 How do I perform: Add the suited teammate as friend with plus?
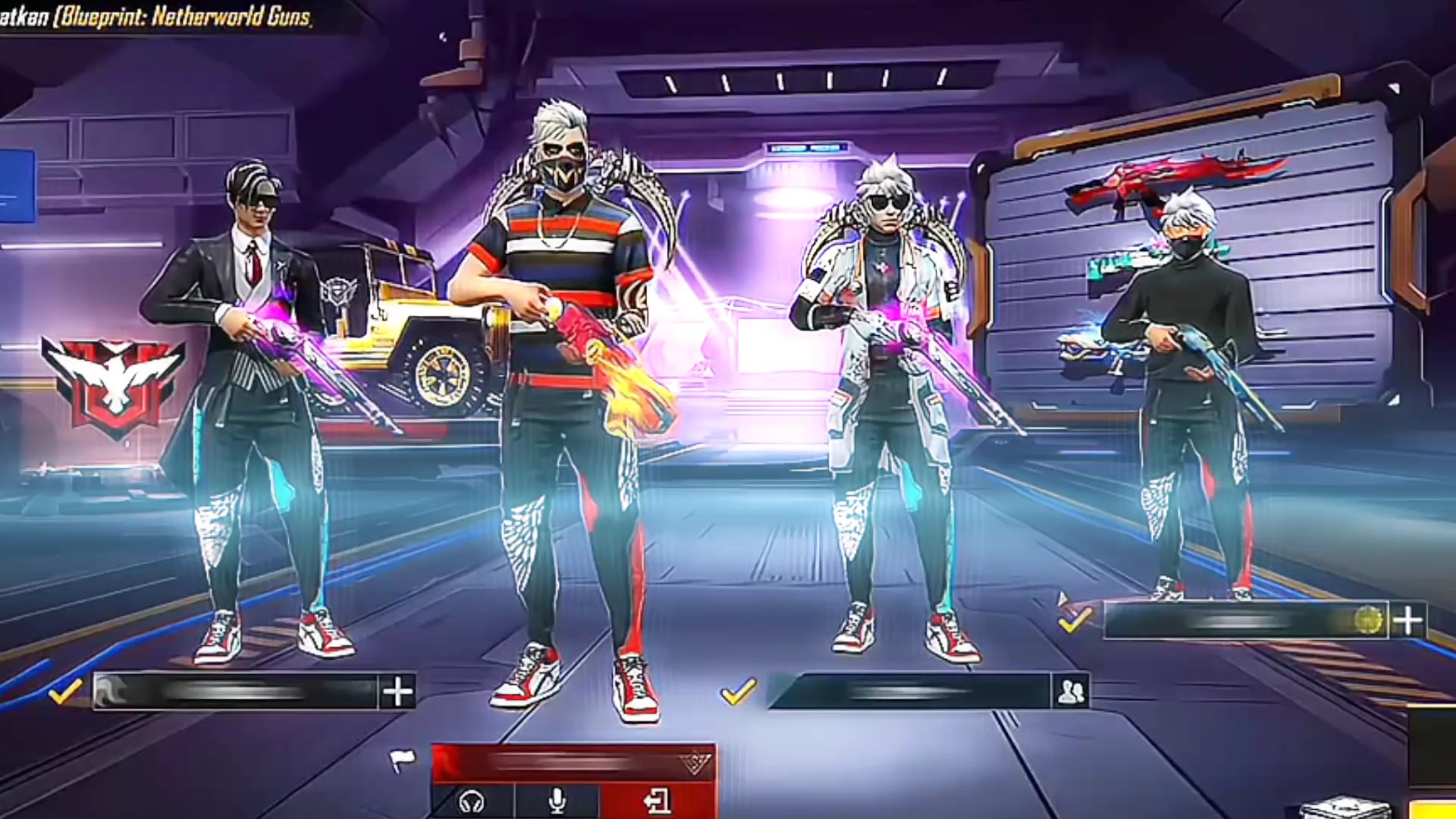point(397,691)
